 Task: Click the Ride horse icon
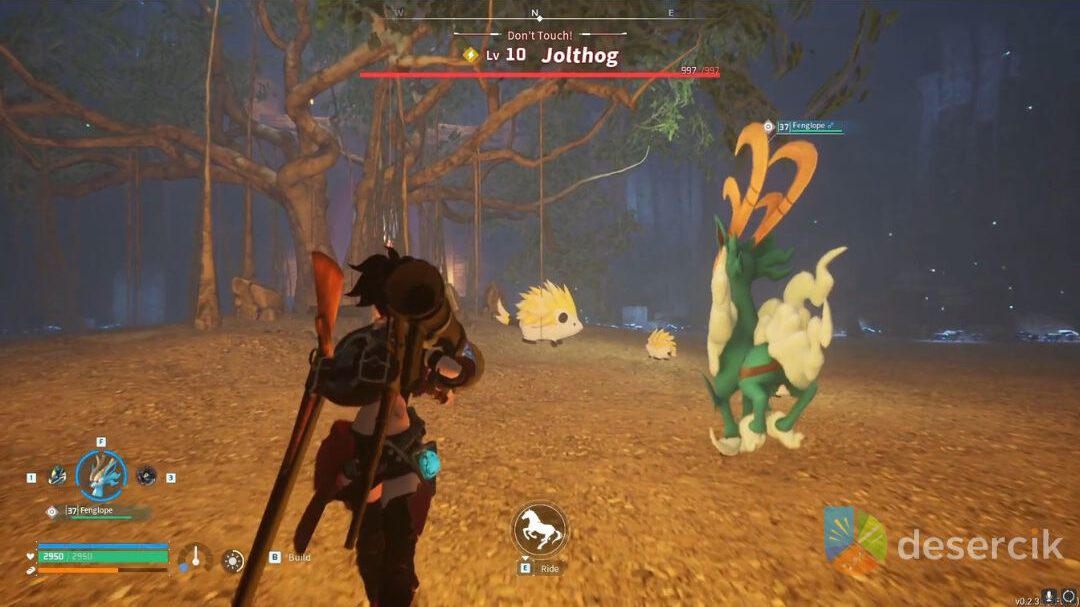pyautogui.click(x=540, y=529)
